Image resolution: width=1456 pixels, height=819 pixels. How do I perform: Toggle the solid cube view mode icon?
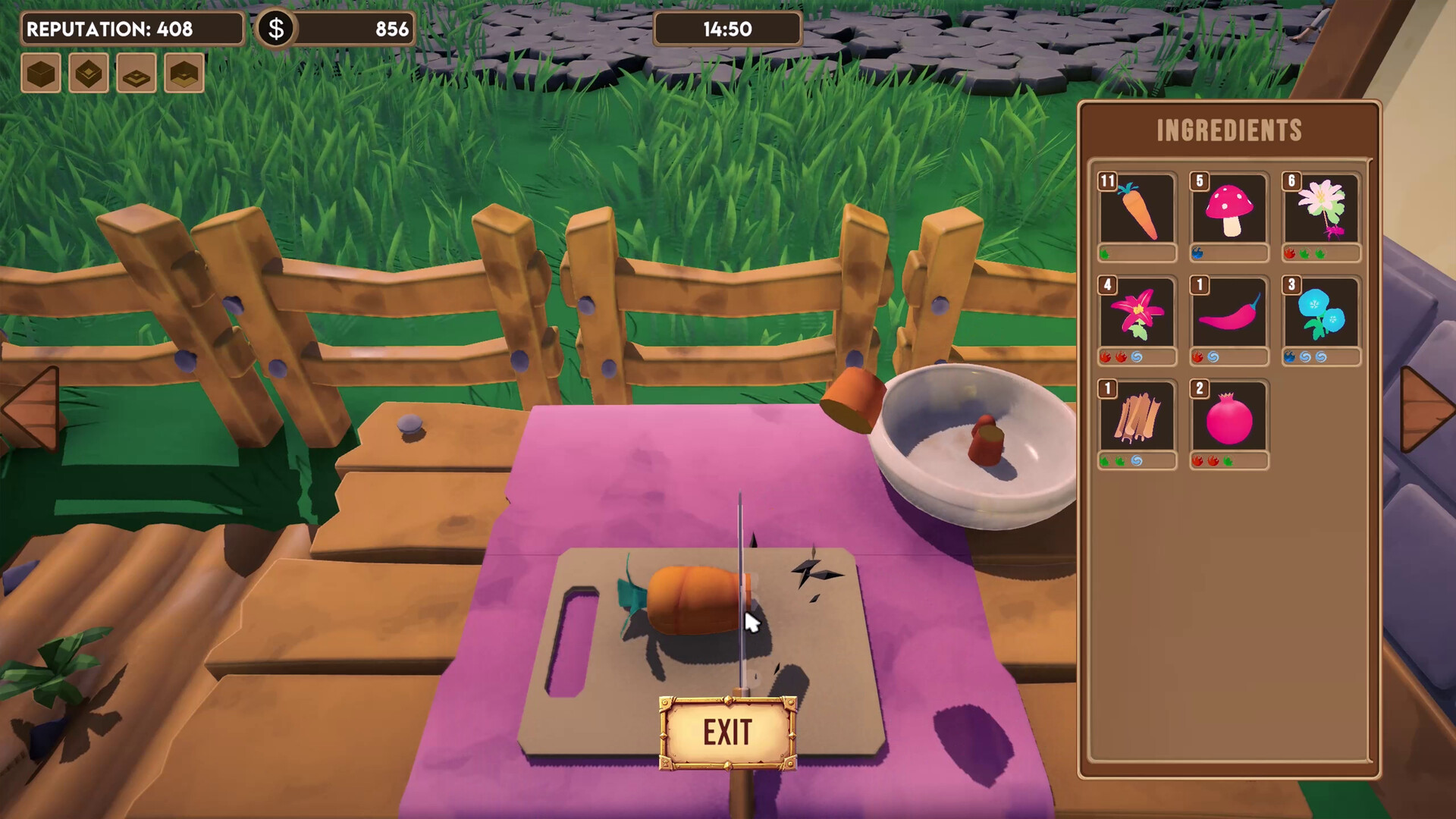point(39,73)
